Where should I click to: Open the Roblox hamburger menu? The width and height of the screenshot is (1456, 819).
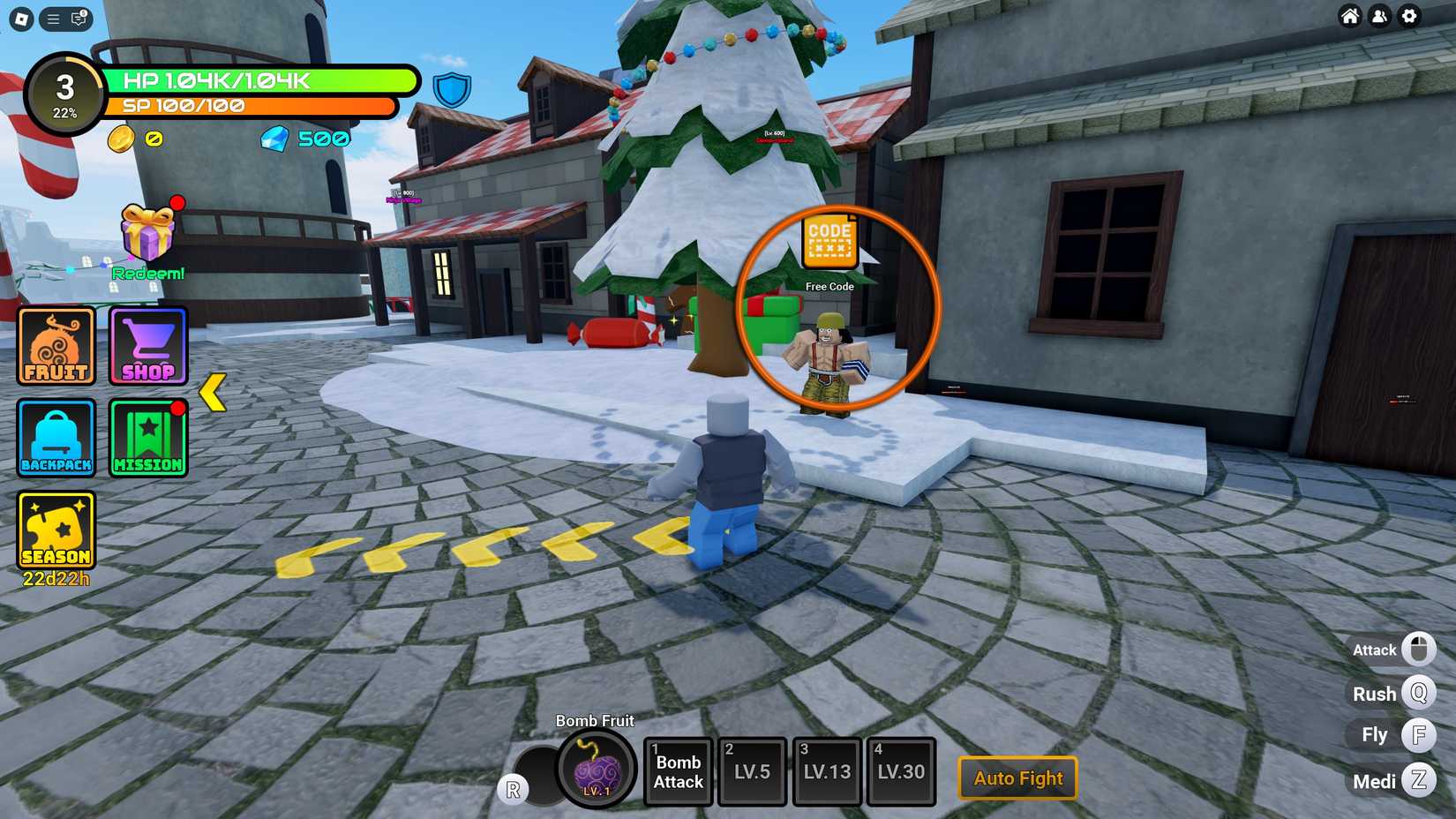click(x=51, y=19)
